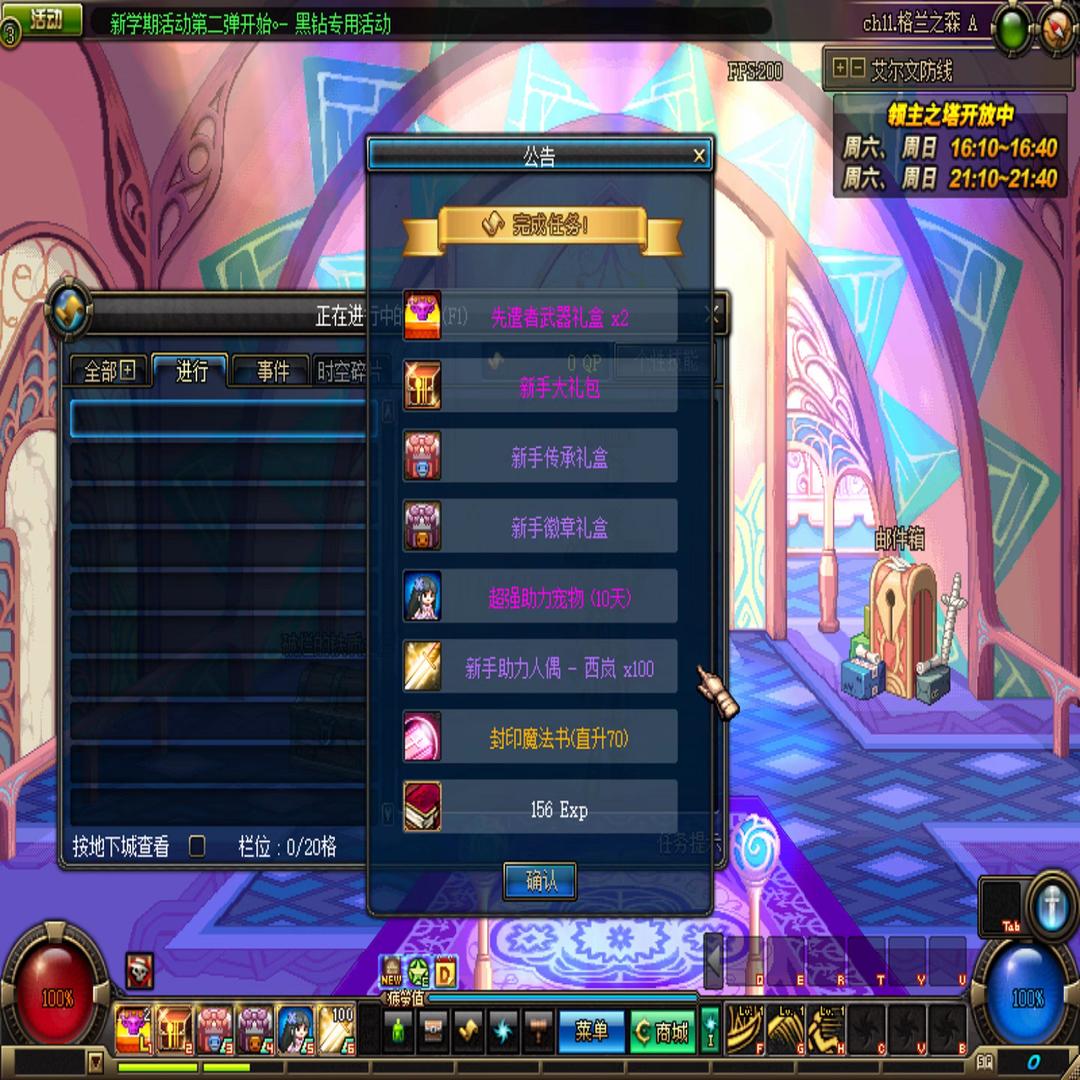Image resolution: width=1080 pixels, height=1080 pixels.
Task: Switch to the 全部 quest tab
Action: click(x=108, y=372)
